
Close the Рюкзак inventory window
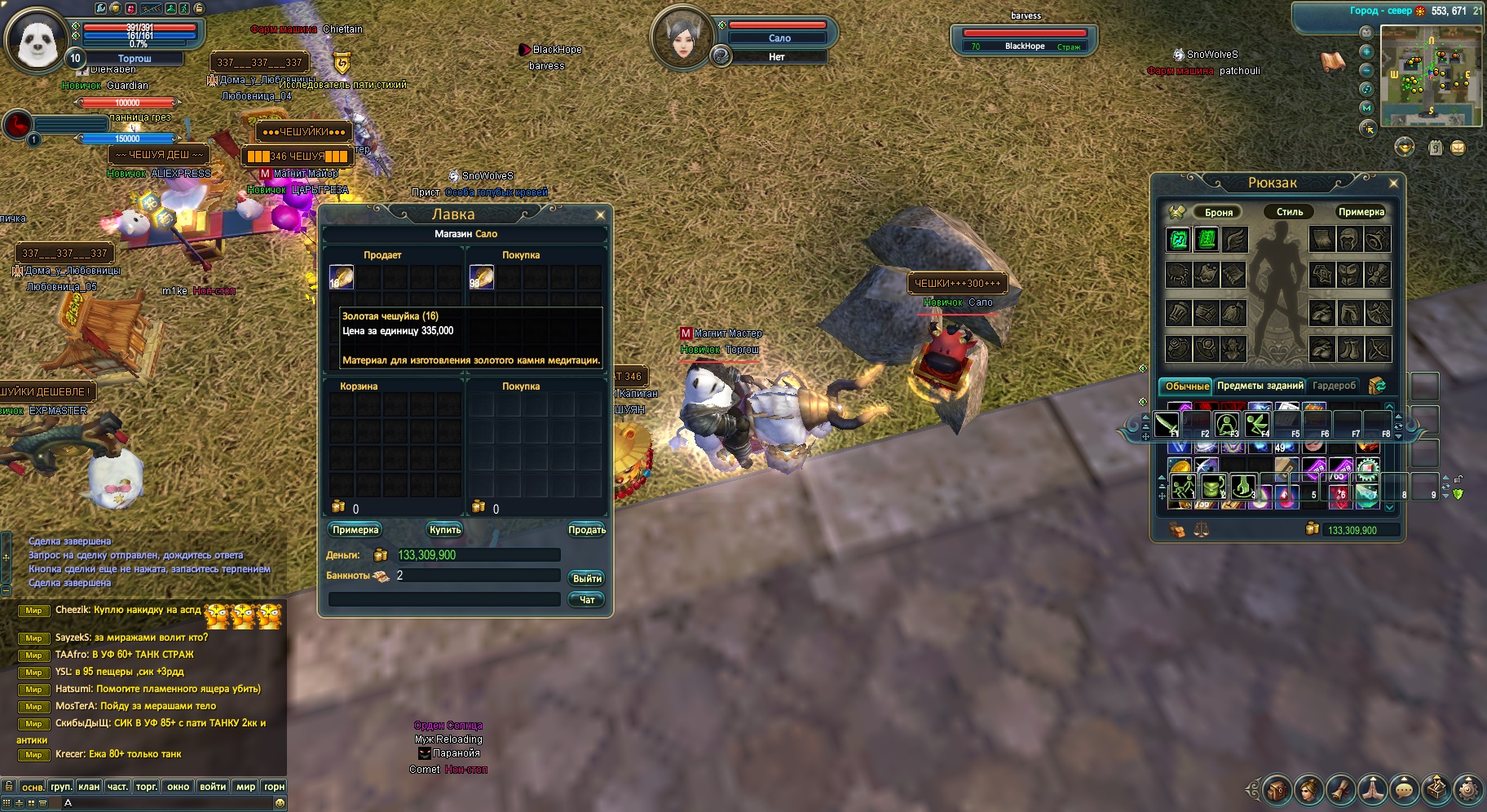click(1393, 183)
